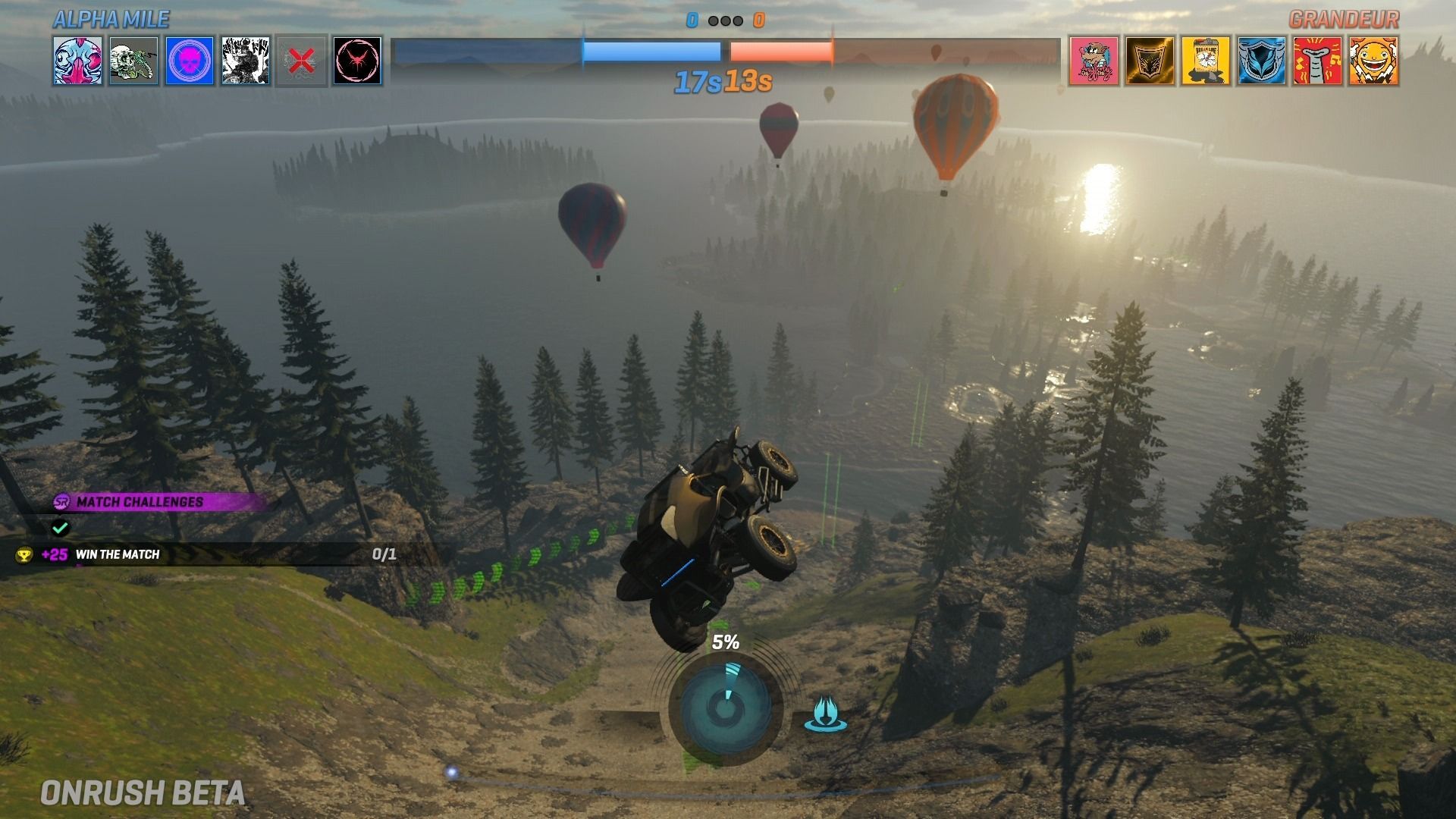Choose the magenta skull on blue avatar

(190, 61)
